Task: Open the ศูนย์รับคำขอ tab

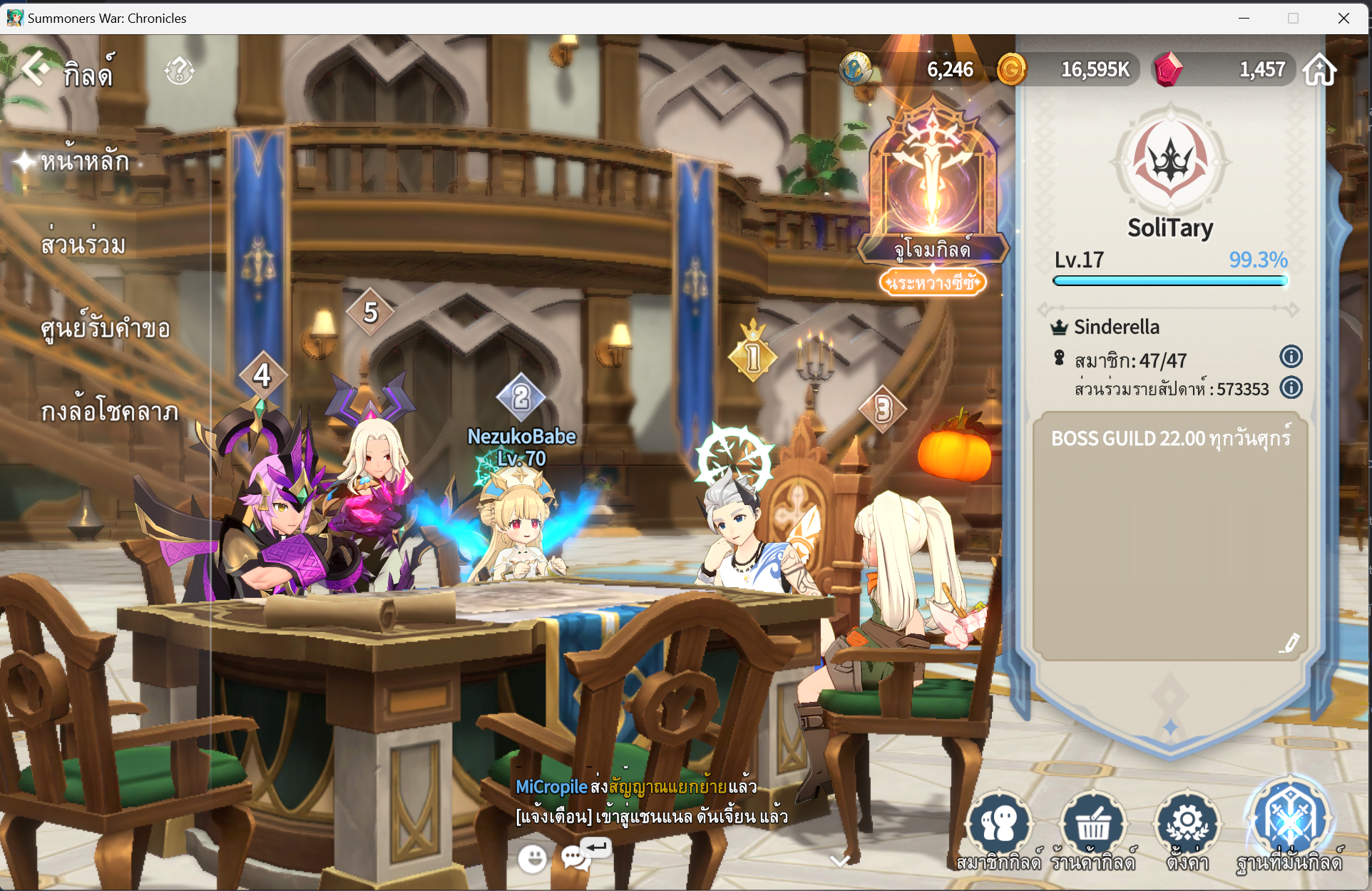Action: click(106, 328)
